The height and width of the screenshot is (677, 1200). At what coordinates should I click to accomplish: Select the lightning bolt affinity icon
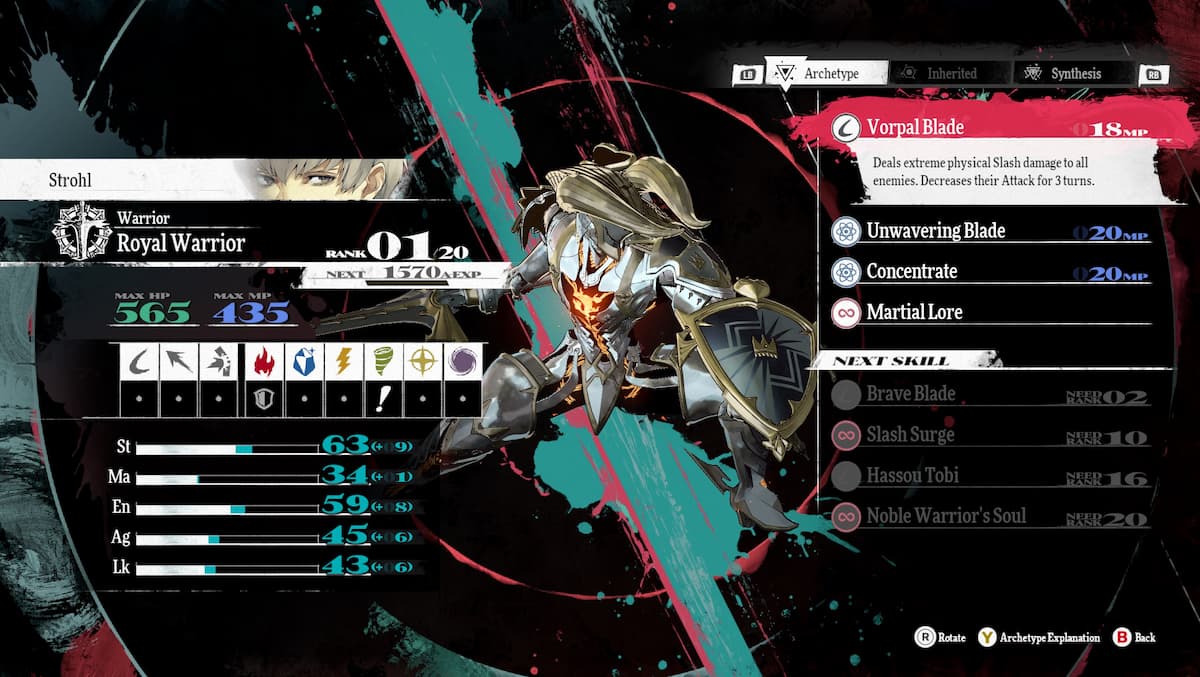pyautogui.click(x=342, y=361)
